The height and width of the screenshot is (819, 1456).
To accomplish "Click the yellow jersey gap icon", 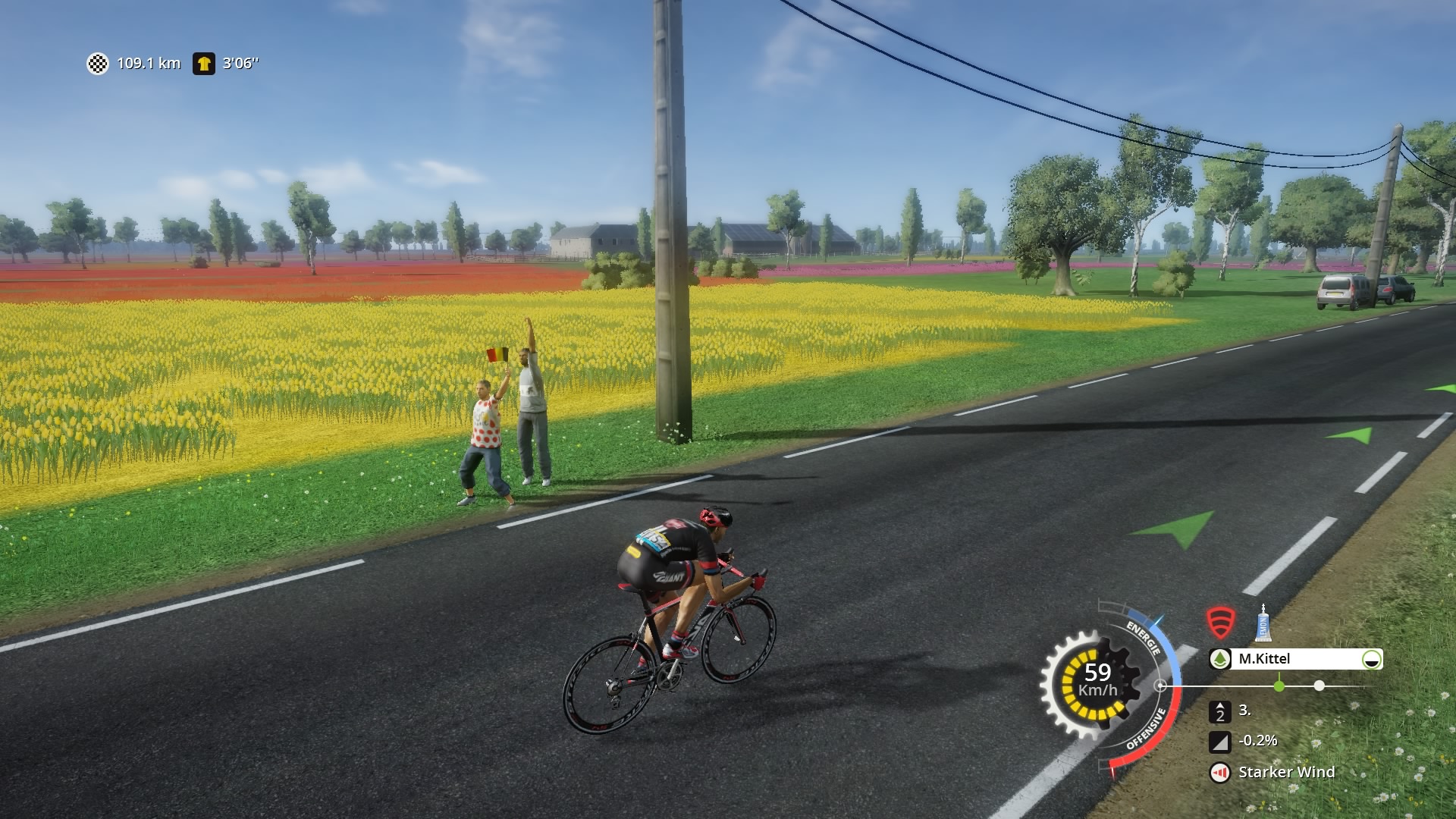I will click(203, 64).
